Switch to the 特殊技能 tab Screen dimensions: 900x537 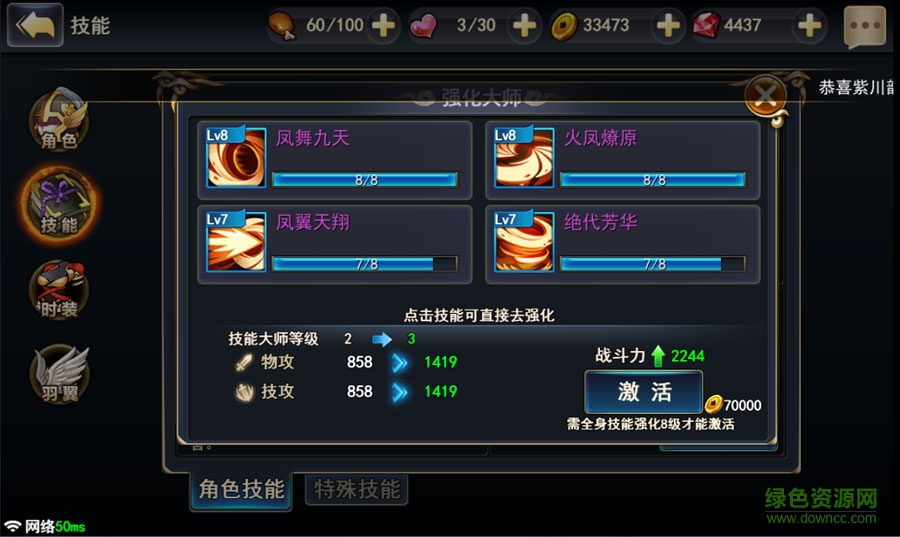(356, 489)
